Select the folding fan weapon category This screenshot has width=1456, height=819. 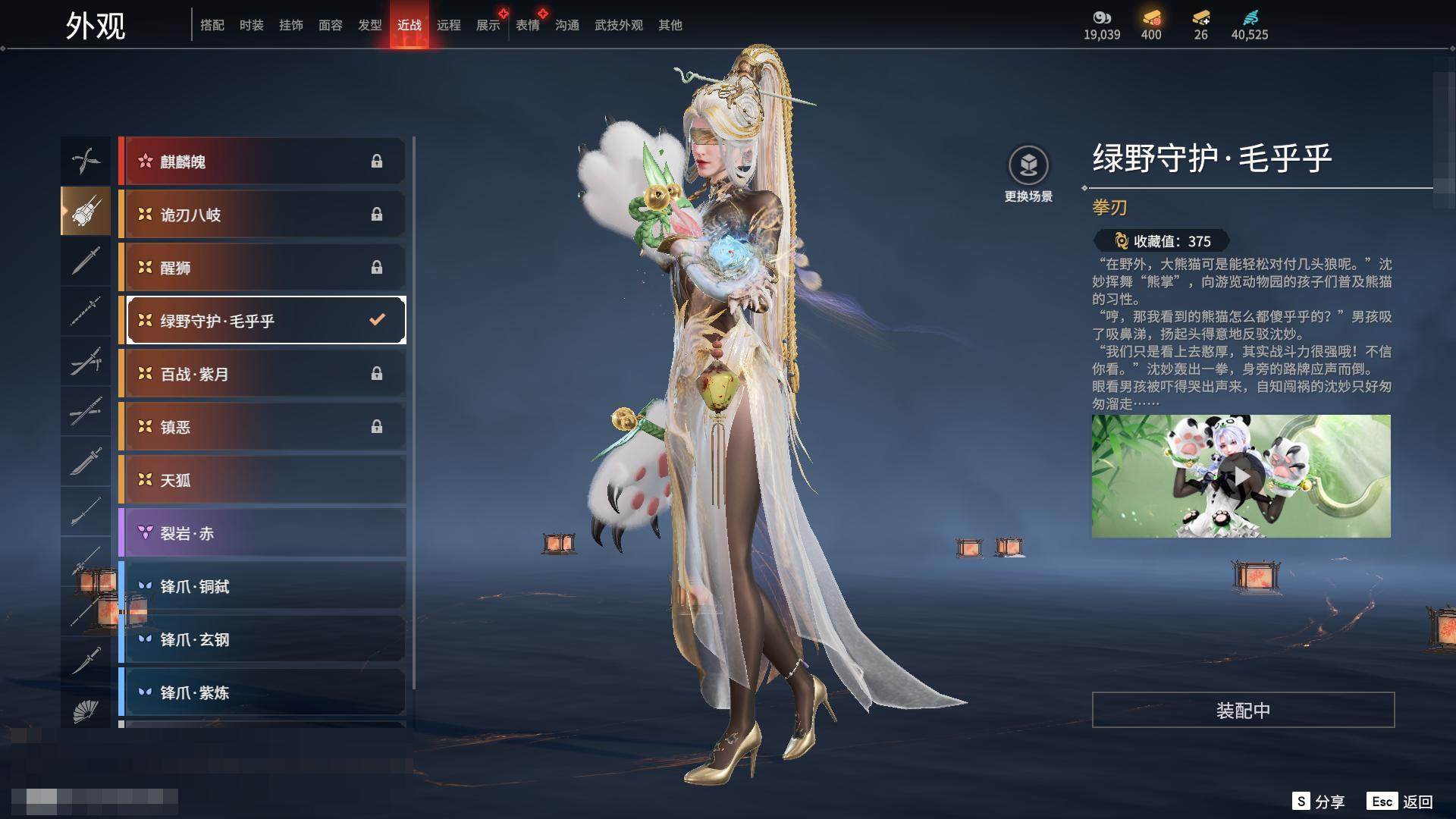pyautogui.click(x=86, y=711)
